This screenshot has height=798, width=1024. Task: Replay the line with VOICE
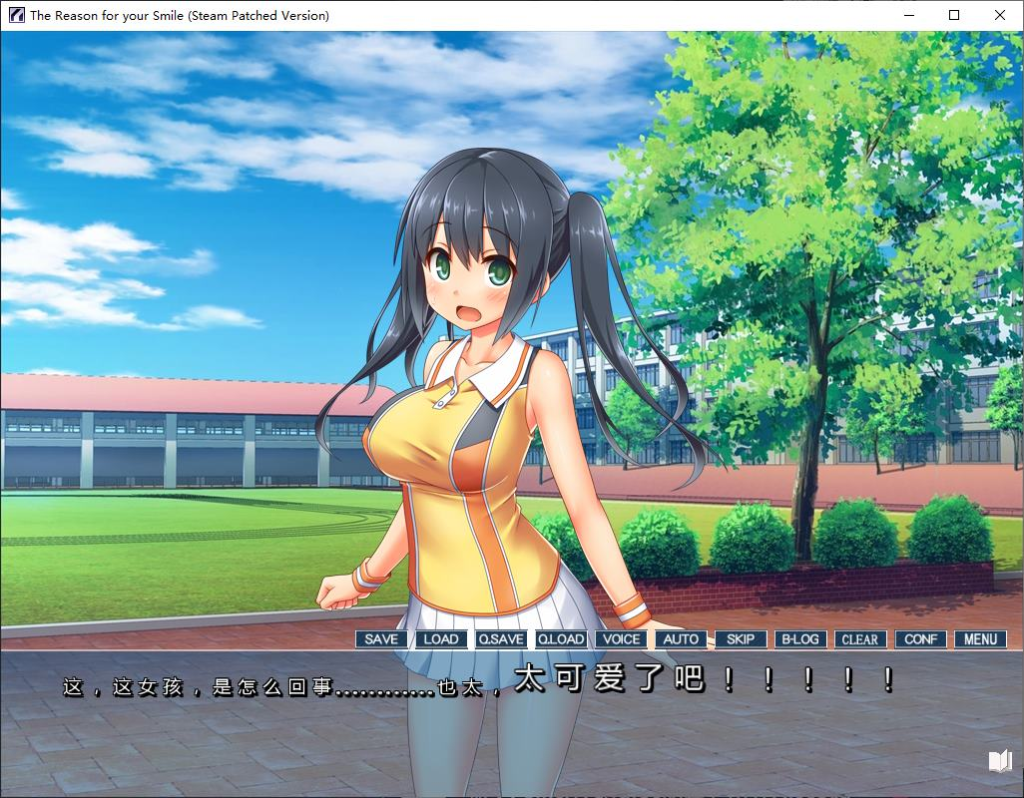620,639
